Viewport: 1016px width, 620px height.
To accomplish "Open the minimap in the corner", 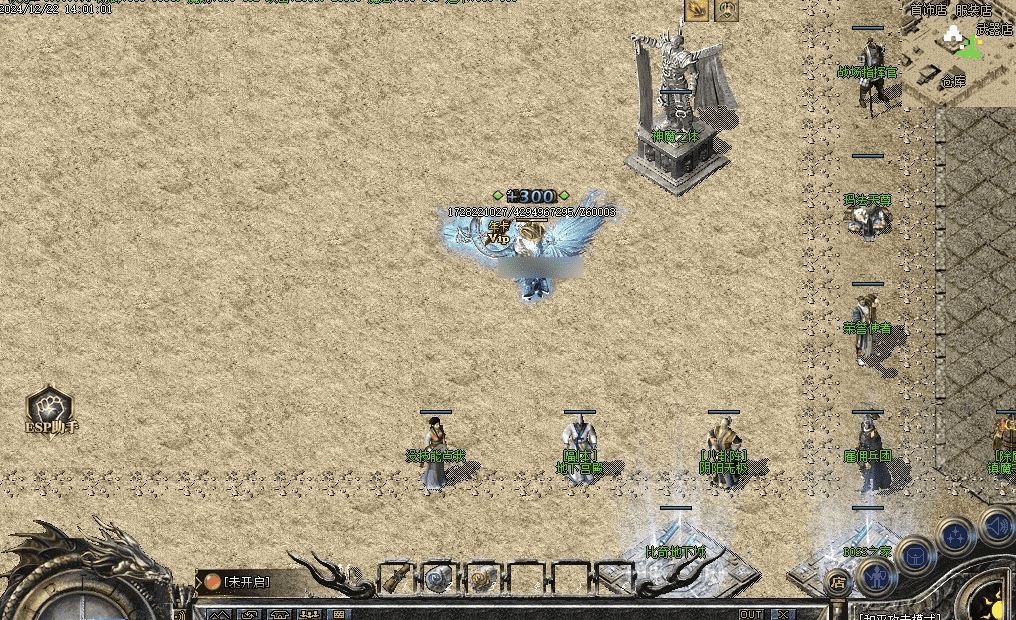I will (958, 53).
